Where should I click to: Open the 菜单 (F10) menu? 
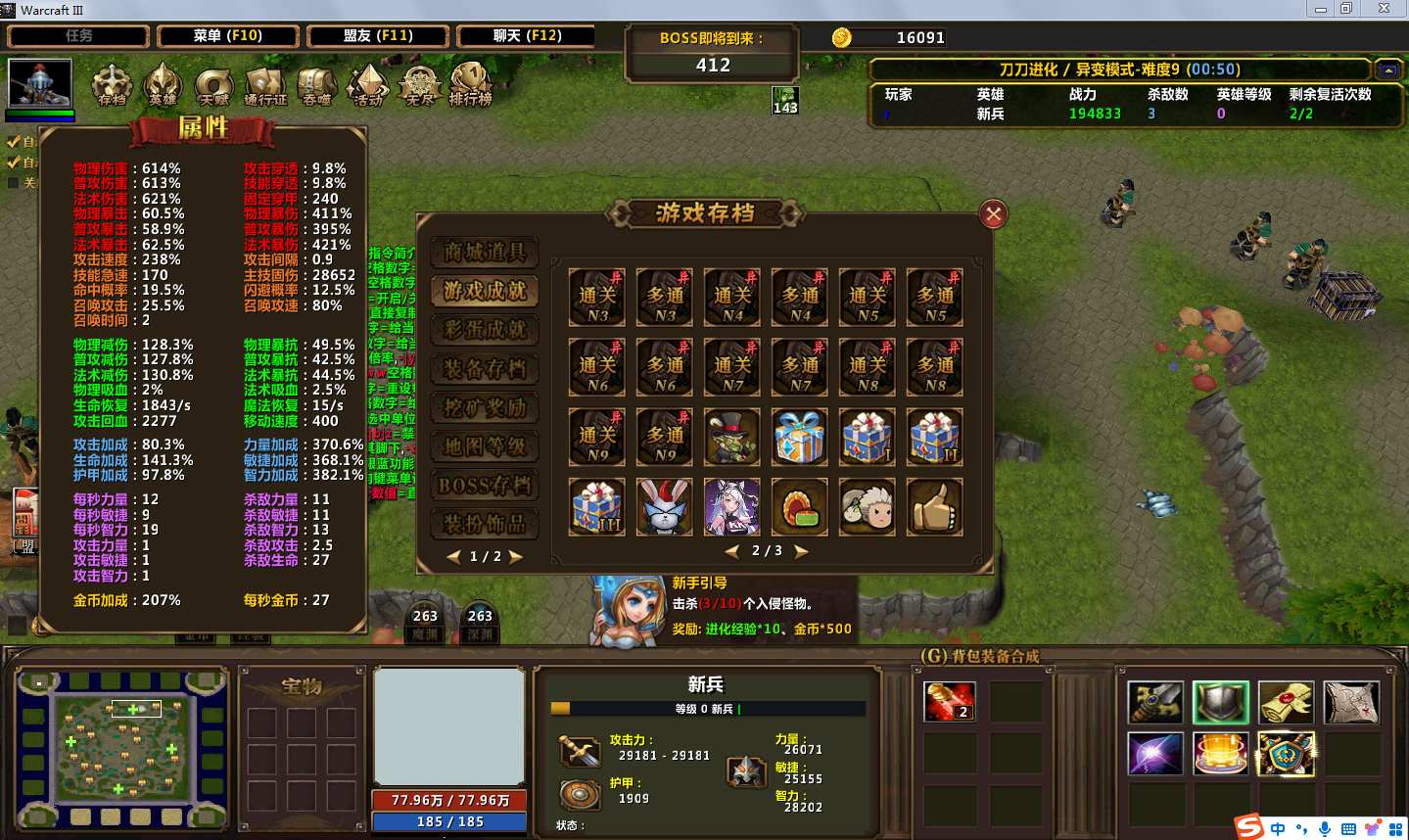pos(228,36)
